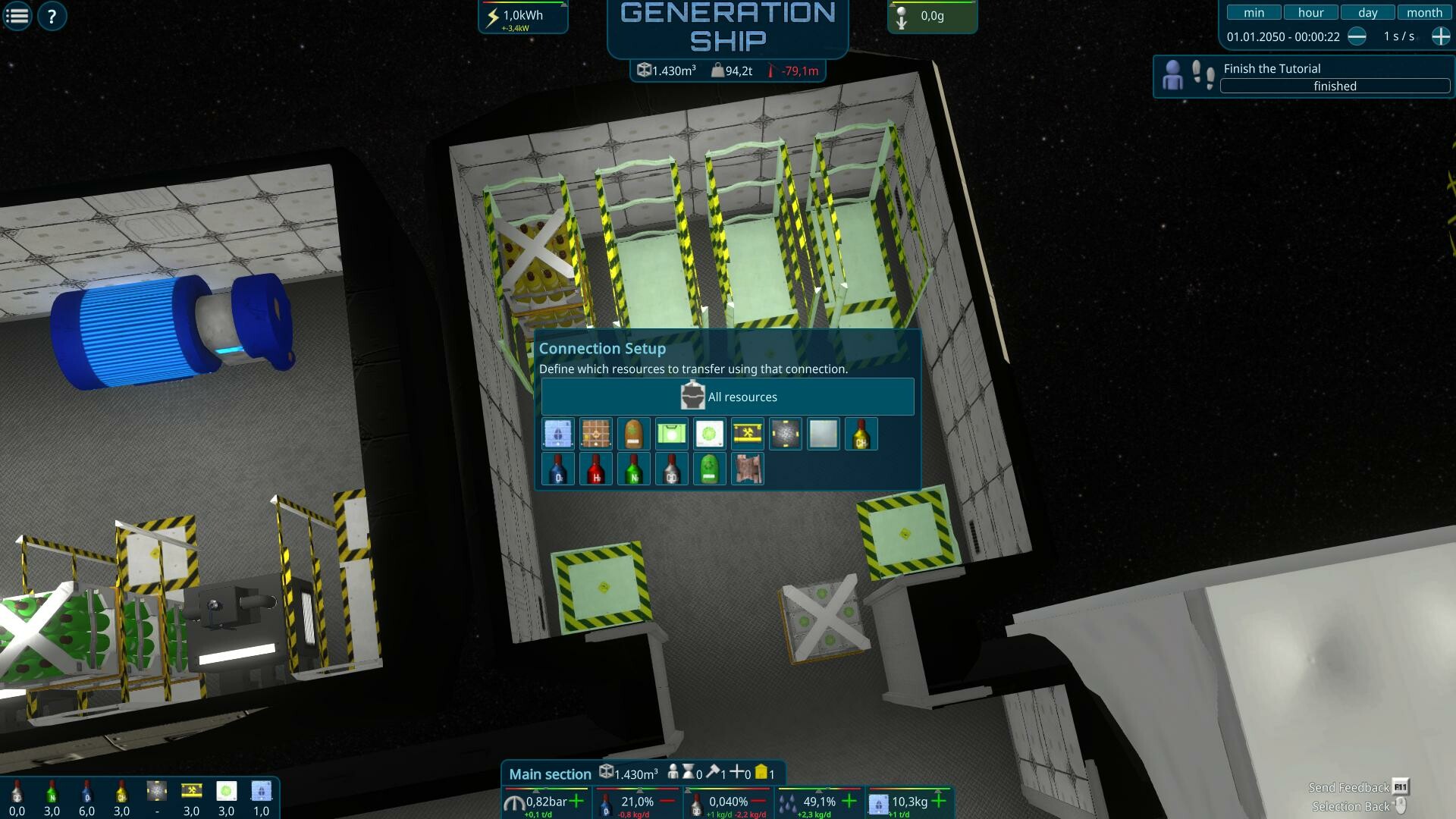Select the CH4 bottle resource icon

(861, 434)
